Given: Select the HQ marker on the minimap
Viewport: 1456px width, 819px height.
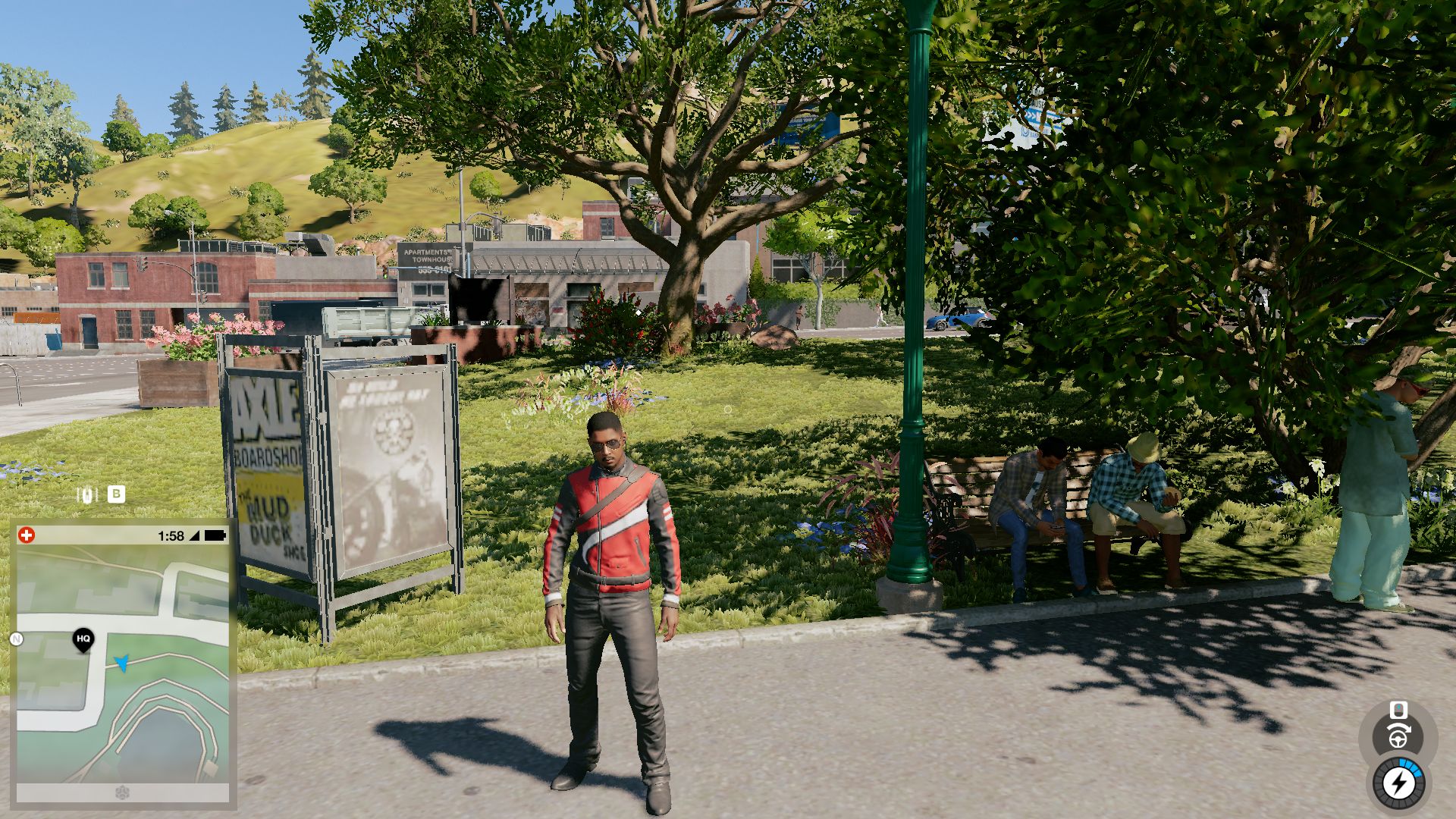Looking at the screenshot, I should (x=83, y=639).
